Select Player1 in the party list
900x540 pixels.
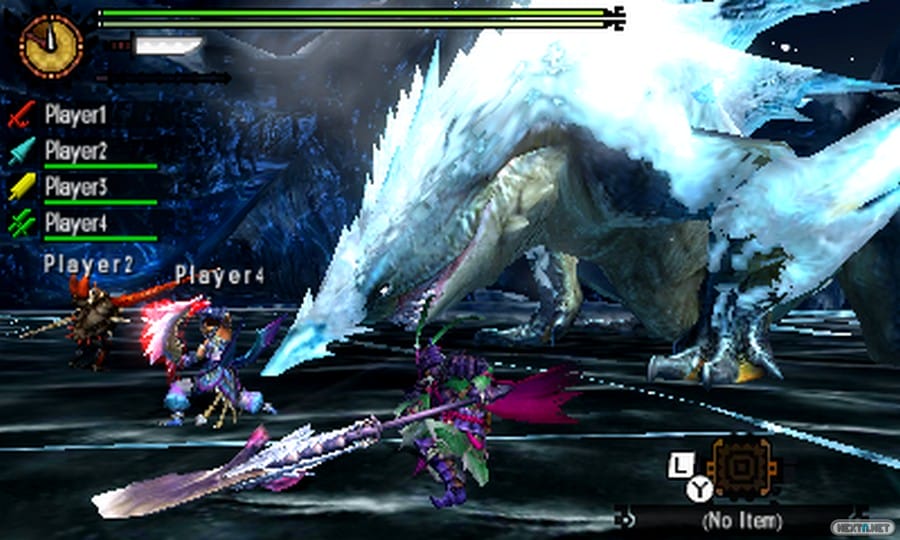pos(75,115)
